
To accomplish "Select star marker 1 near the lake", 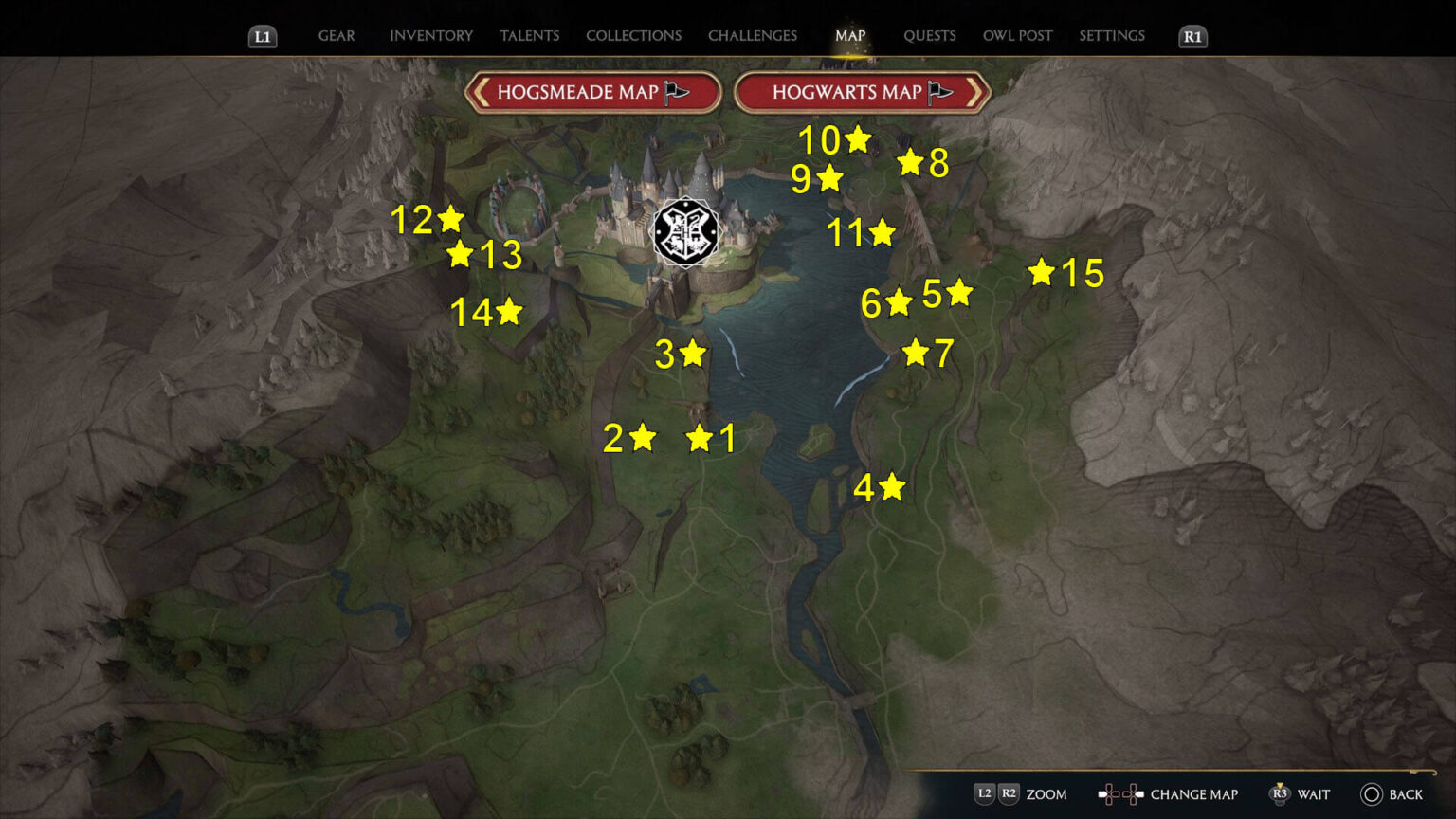I will 701,438.
